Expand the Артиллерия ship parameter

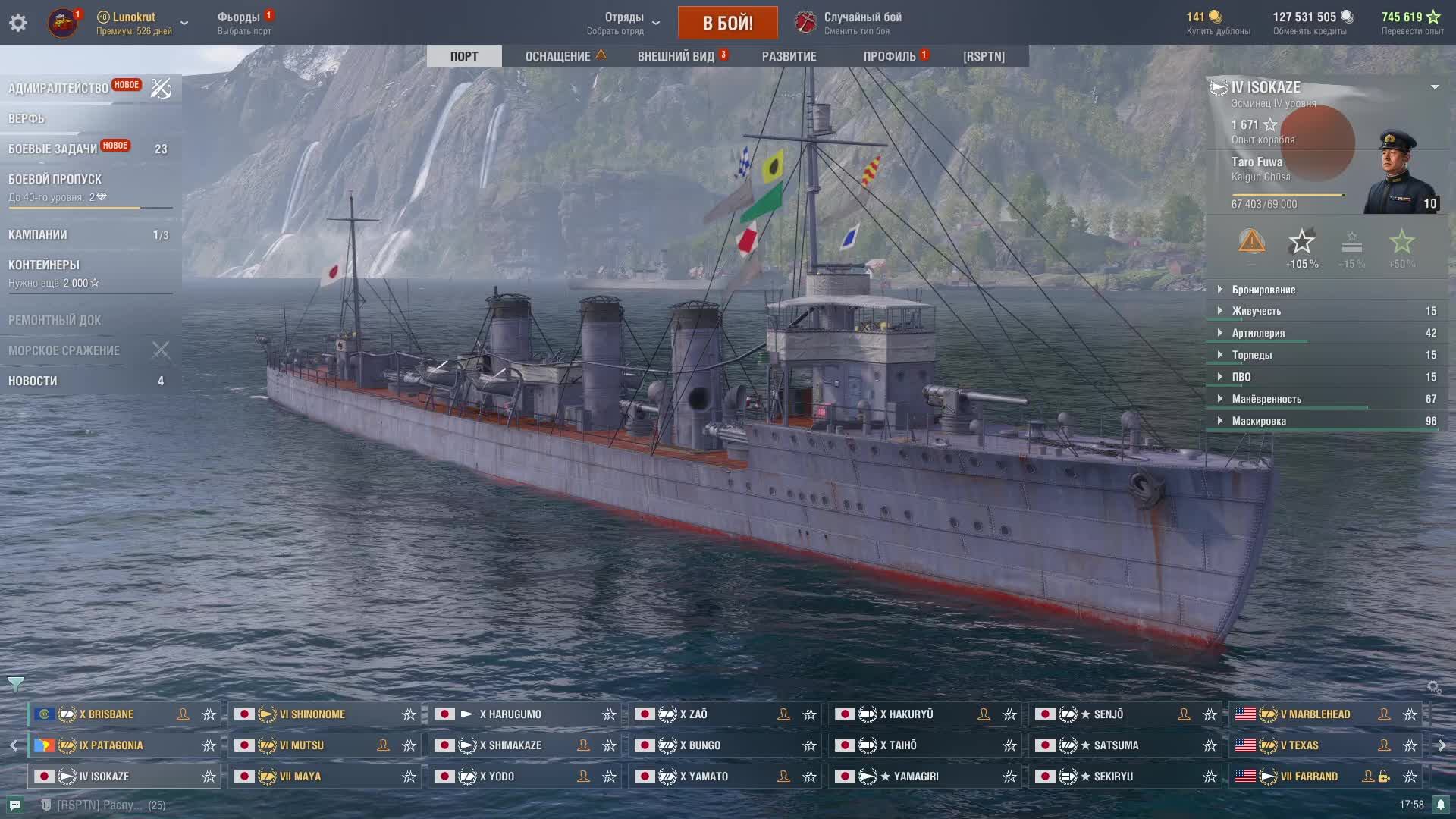[x=1258, y=333]
